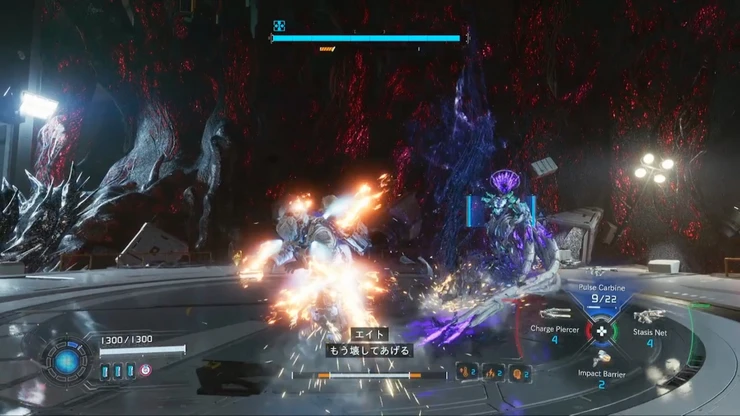
Task: Select the Pulse Carbine weapon
Action: pos(601,296)
